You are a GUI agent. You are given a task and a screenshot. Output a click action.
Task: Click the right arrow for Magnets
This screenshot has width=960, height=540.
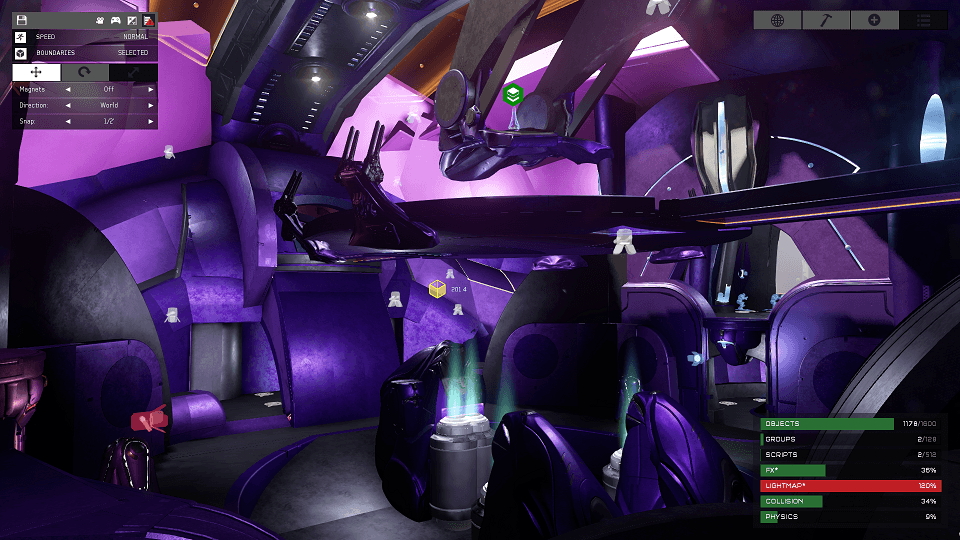(x=151, y=89)
